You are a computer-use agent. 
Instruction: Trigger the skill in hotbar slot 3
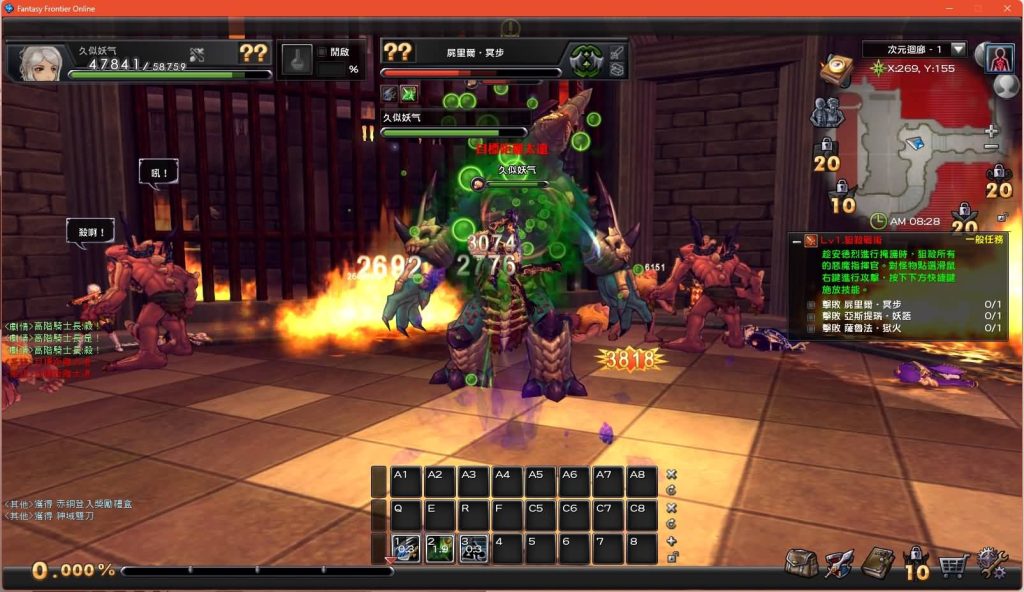(474, 549)
